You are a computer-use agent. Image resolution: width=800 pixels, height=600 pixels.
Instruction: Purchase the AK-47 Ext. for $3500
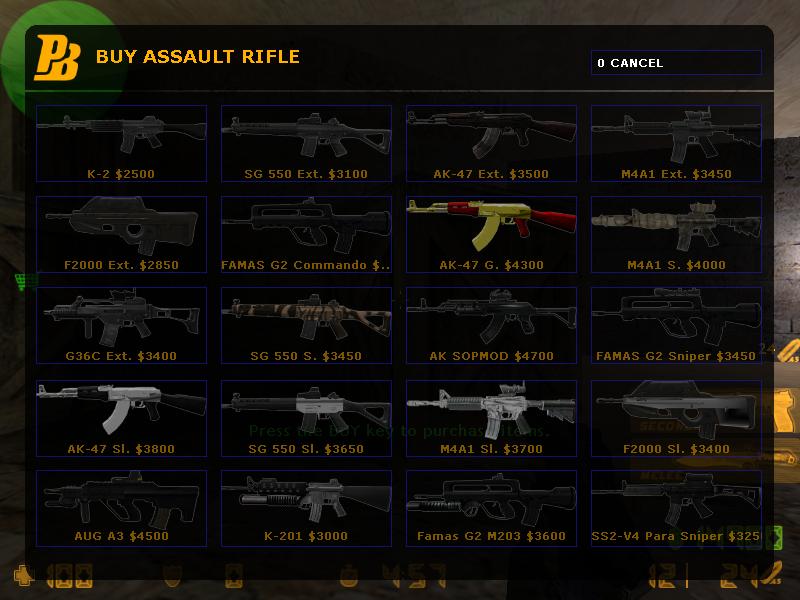[x=491, y=143]
